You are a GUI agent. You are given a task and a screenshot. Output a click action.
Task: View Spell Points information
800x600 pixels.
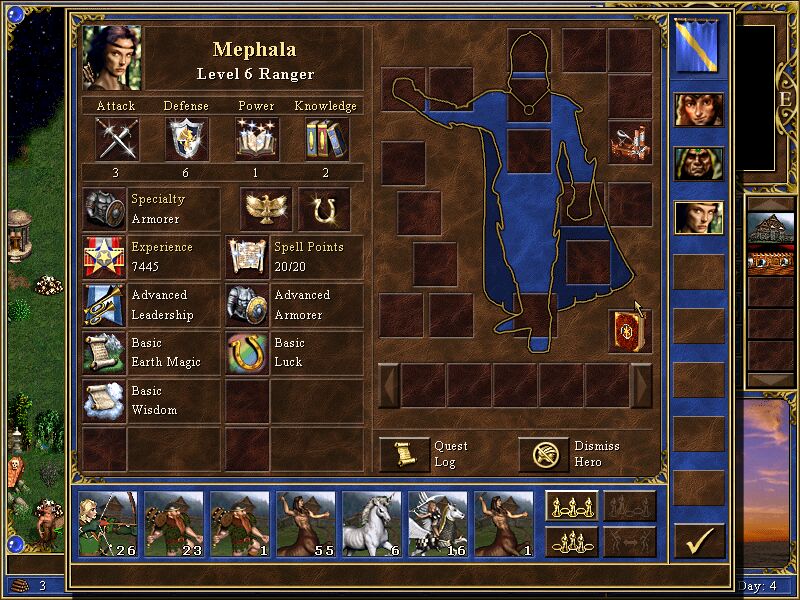point(246,257)
